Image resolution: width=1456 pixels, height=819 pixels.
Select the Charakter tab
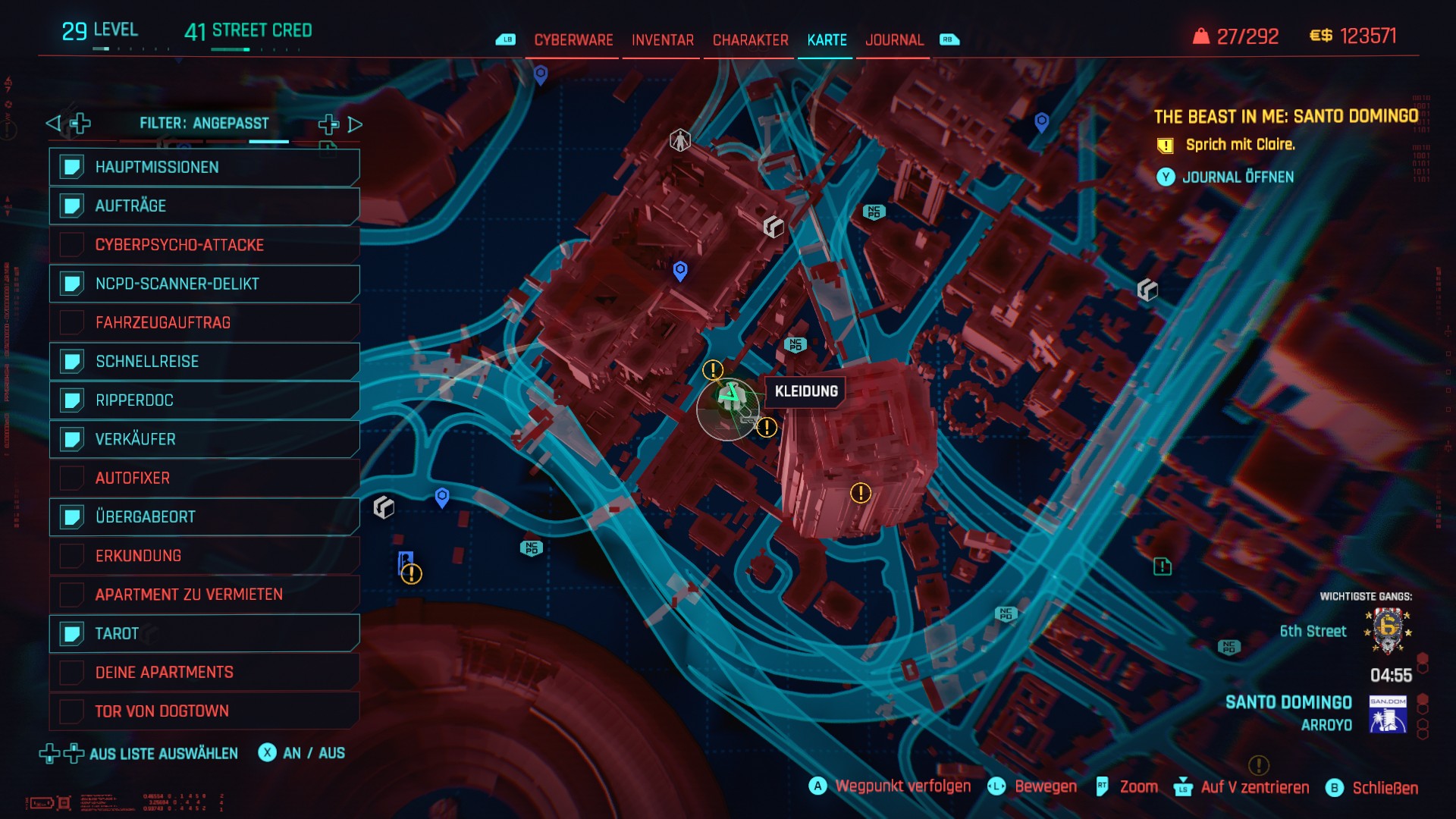click(750, 40)
